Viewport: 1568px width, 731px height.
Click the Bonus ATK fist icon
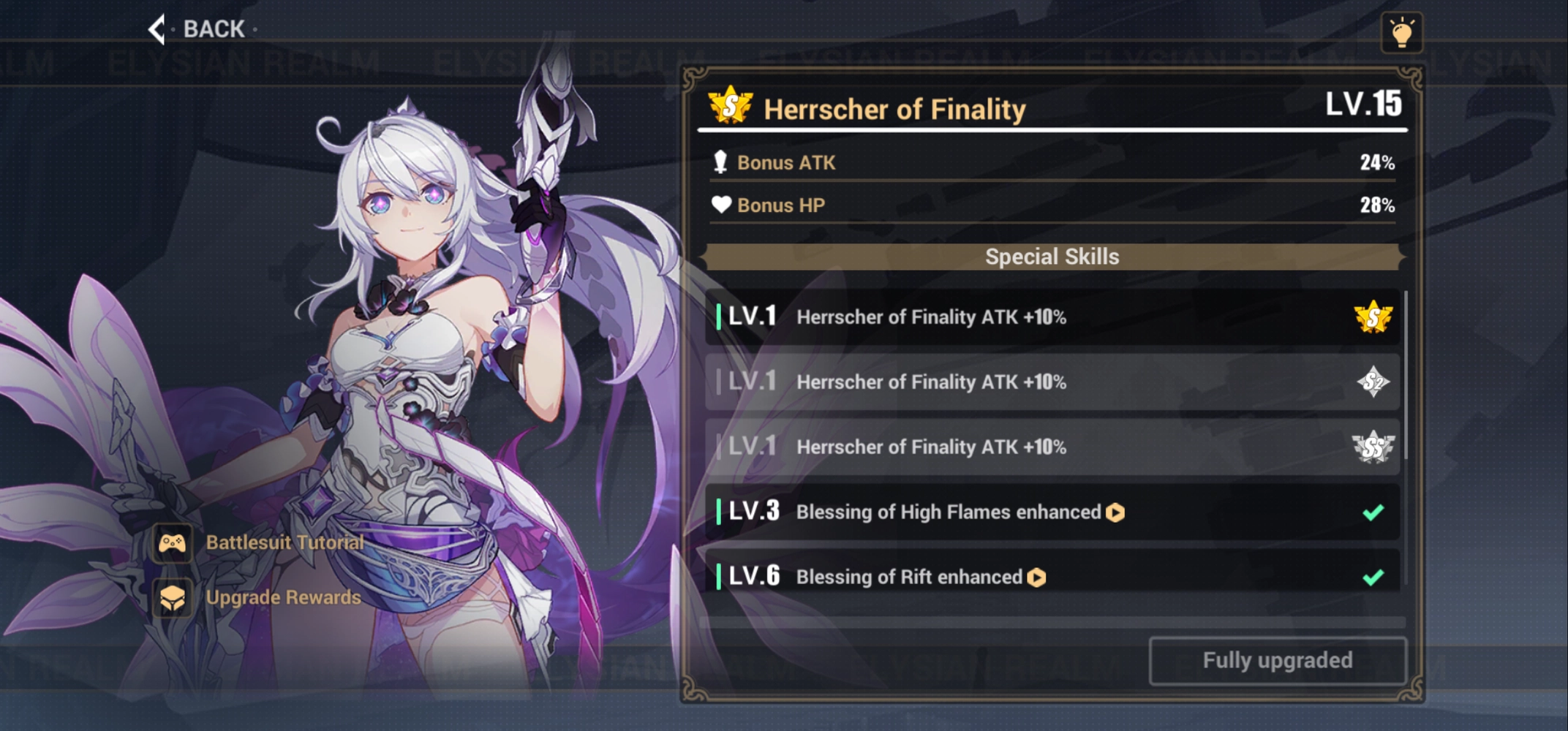coord(719,162)
